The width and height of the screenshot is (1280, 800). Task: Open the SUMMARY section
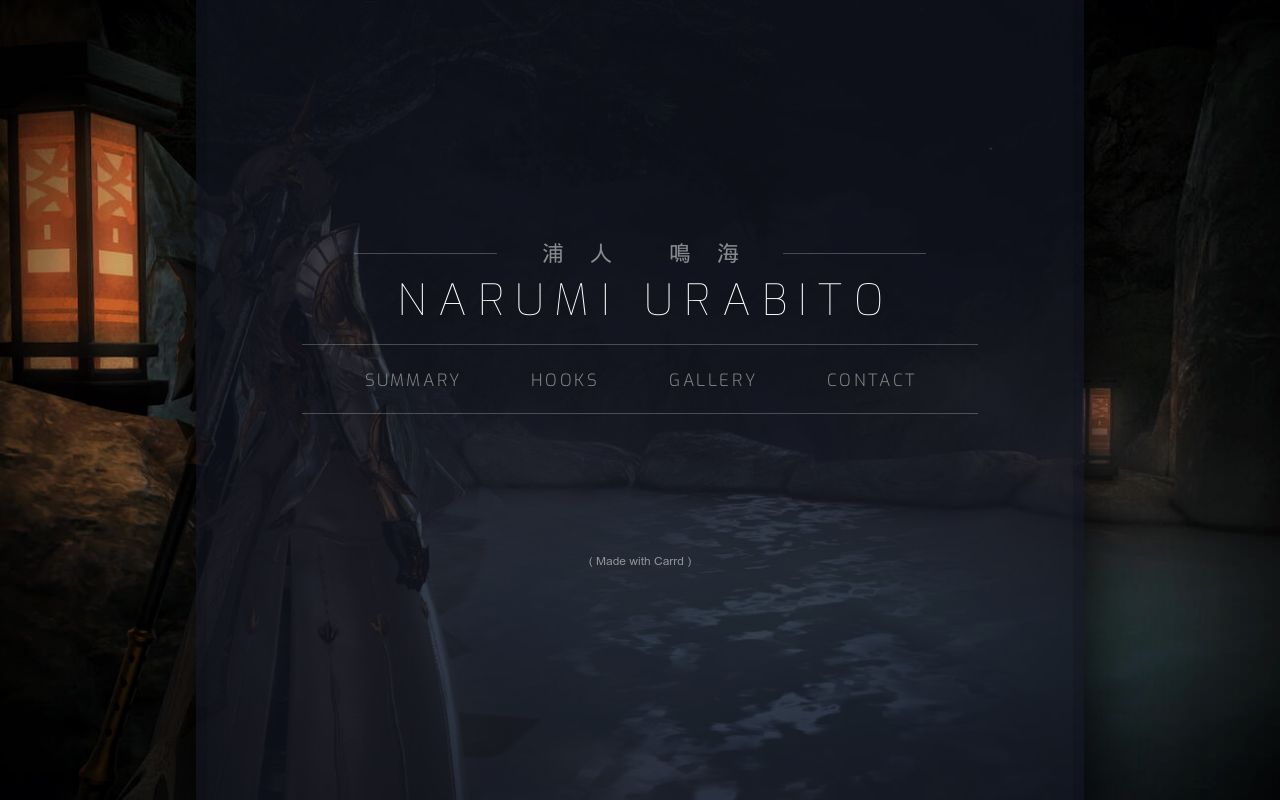[412, 380]
